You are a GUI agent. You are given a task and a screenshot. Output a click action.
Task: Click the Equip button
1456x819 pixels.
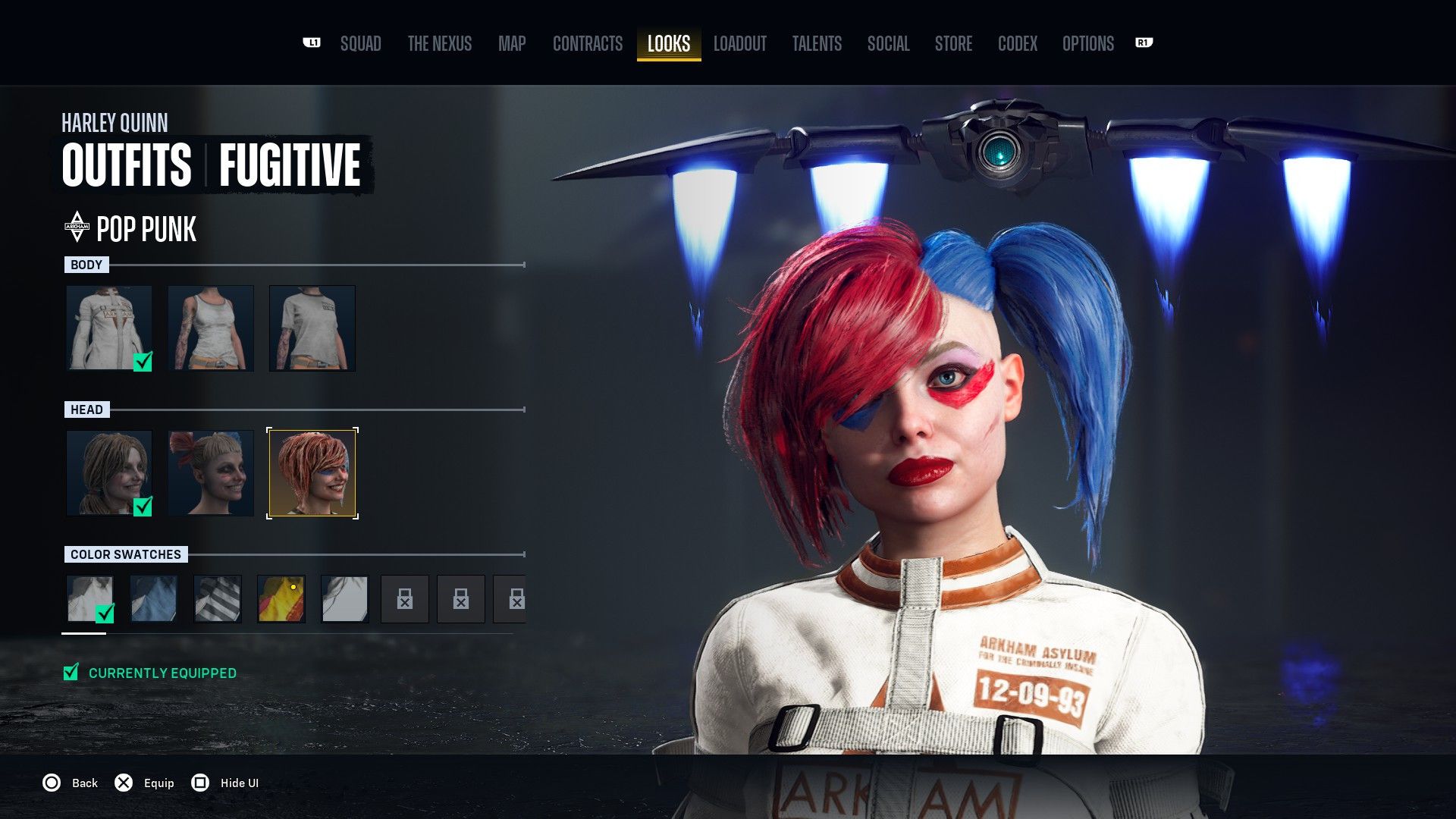pos(145,783)
